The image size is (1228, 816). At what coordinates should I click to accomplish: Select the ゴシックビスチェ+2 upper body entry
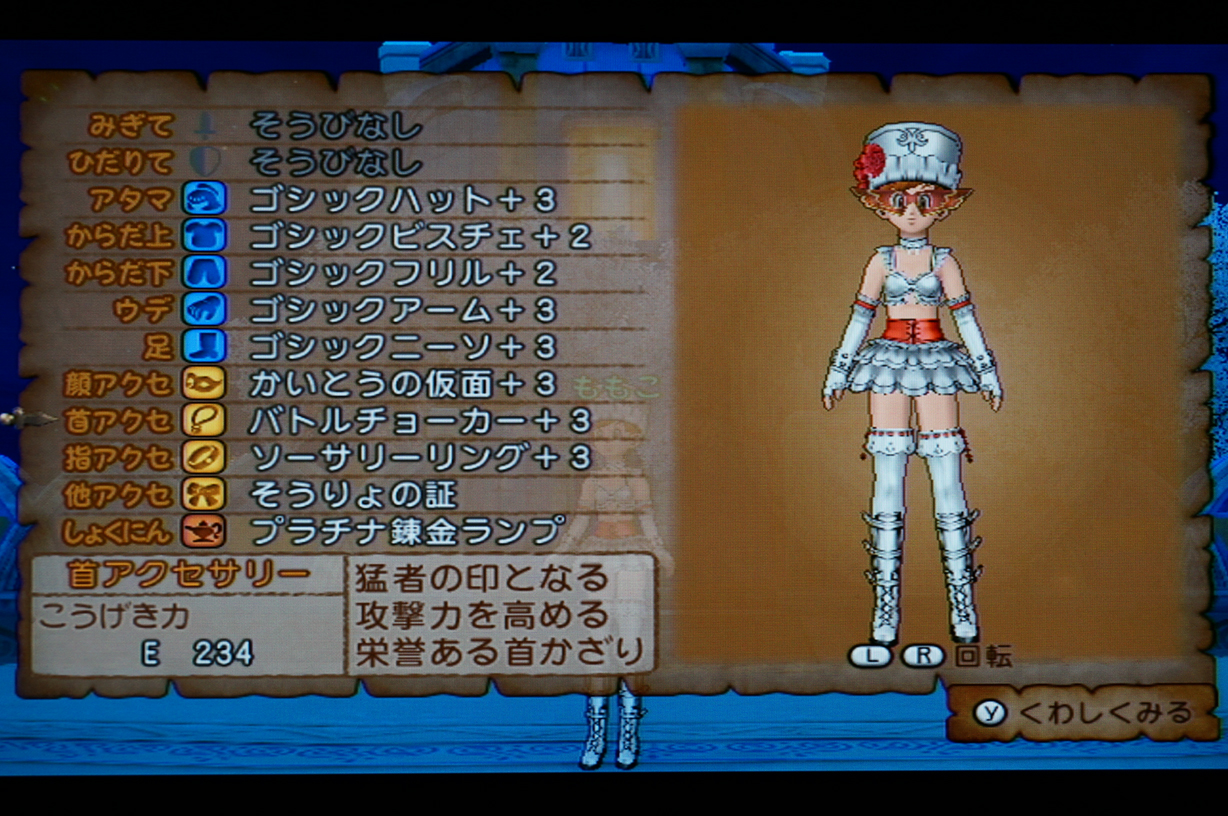pos(419,236)
